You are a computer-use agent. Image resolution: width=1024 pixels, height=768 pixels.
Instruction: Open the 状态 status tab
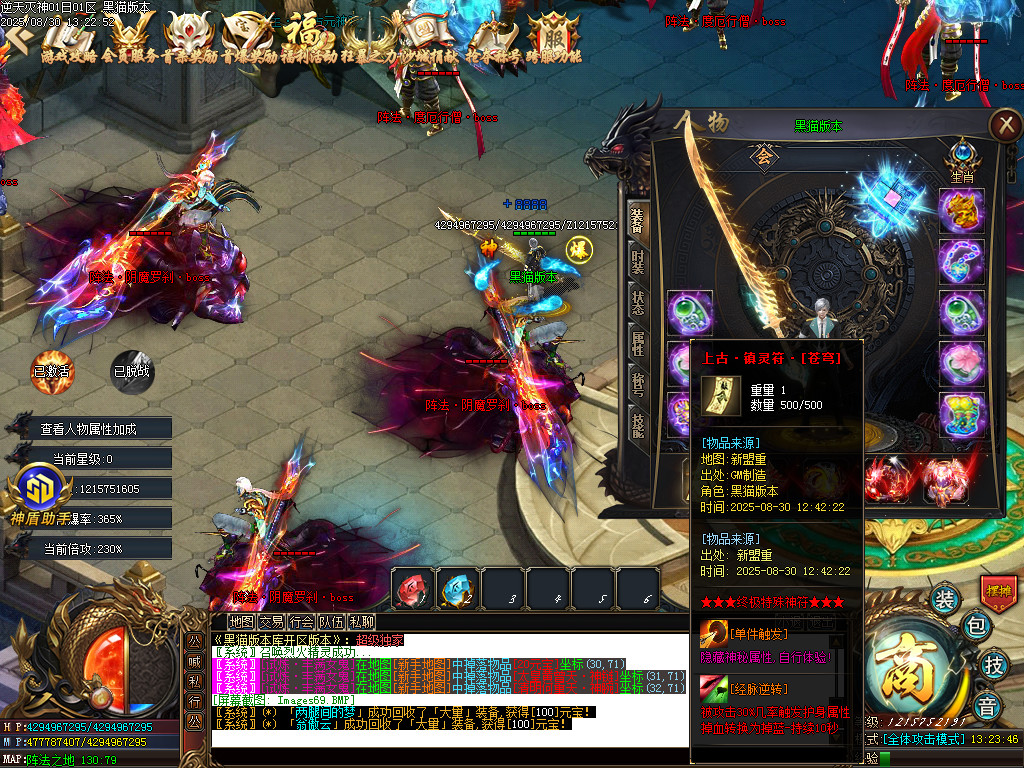point(637,303)
